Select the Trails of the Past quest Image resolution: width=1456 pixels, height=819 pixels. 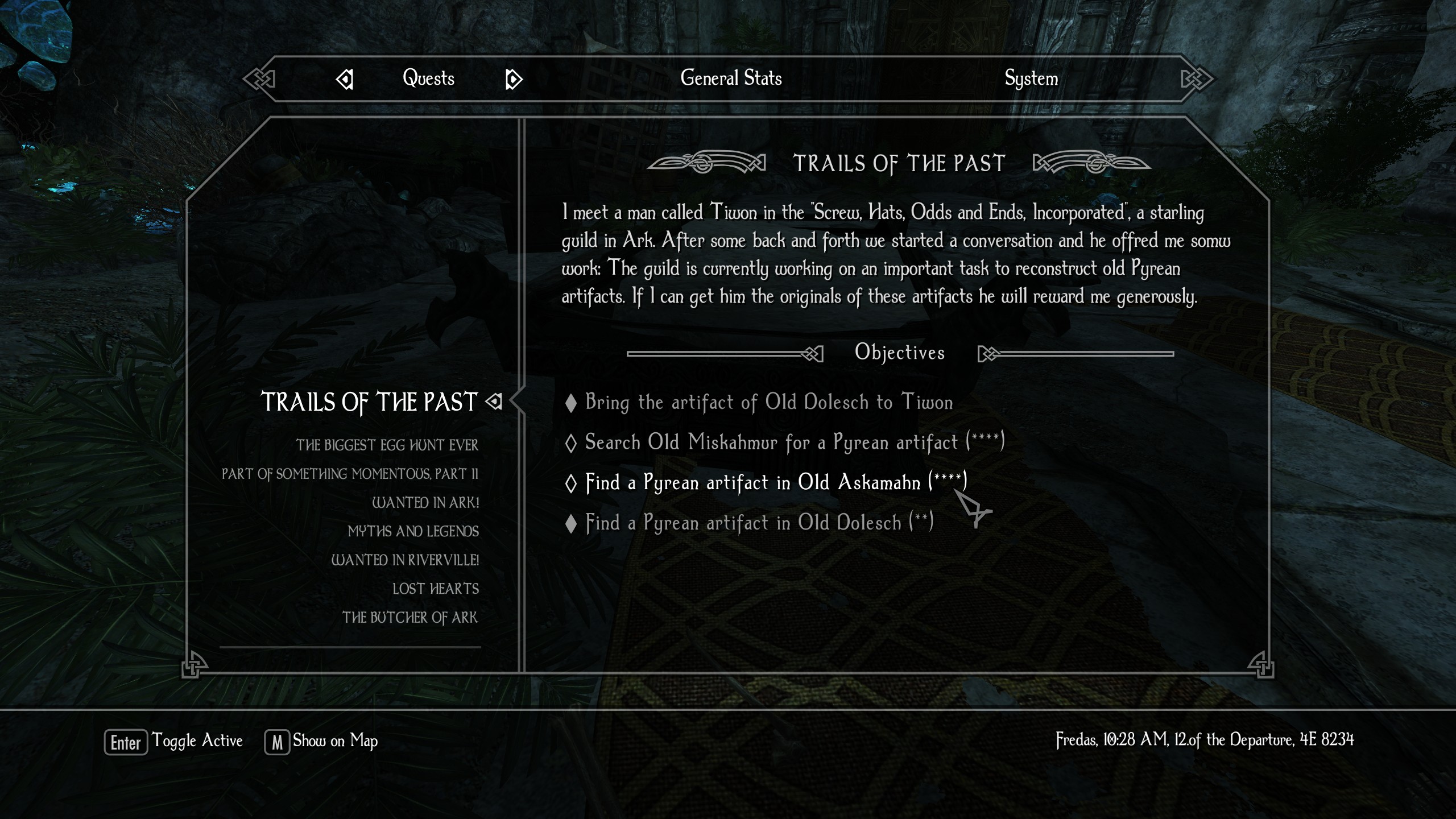point(369,402)
